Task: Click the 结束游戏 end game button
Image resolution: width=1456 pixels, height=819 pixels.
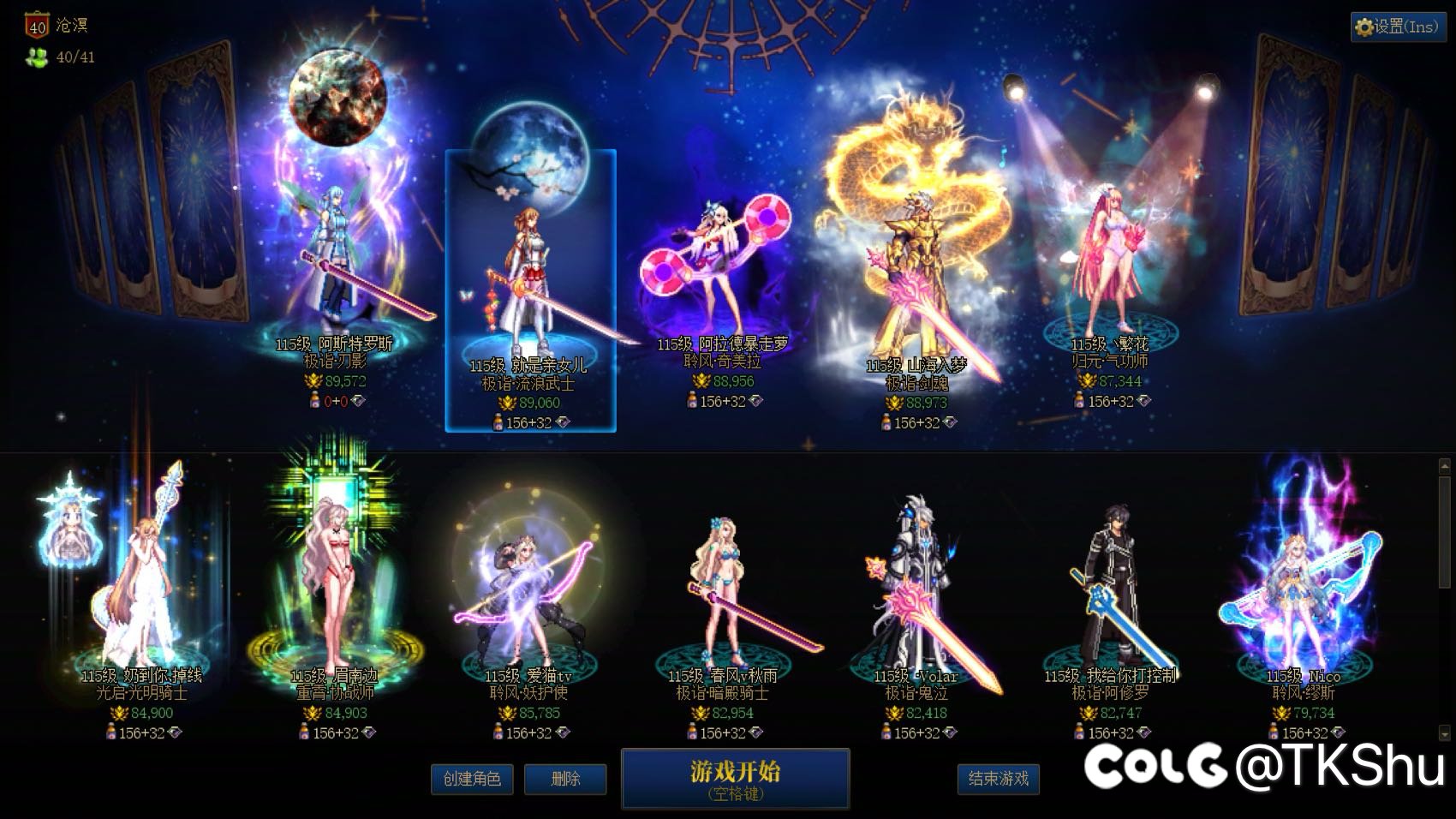Action: click(x=1000, y=780)
